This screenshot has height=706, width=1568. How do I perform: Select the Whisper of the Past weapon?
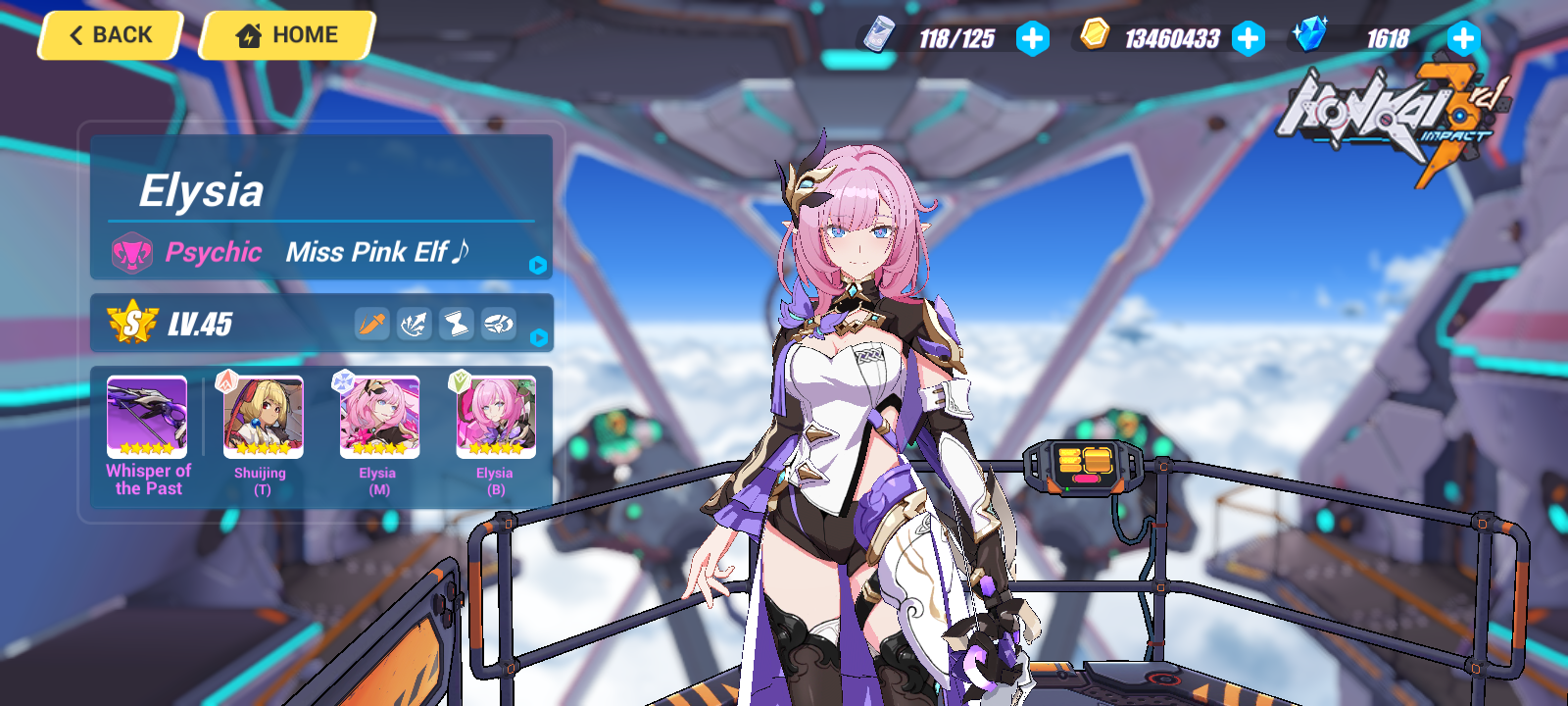tap(147, 418)
